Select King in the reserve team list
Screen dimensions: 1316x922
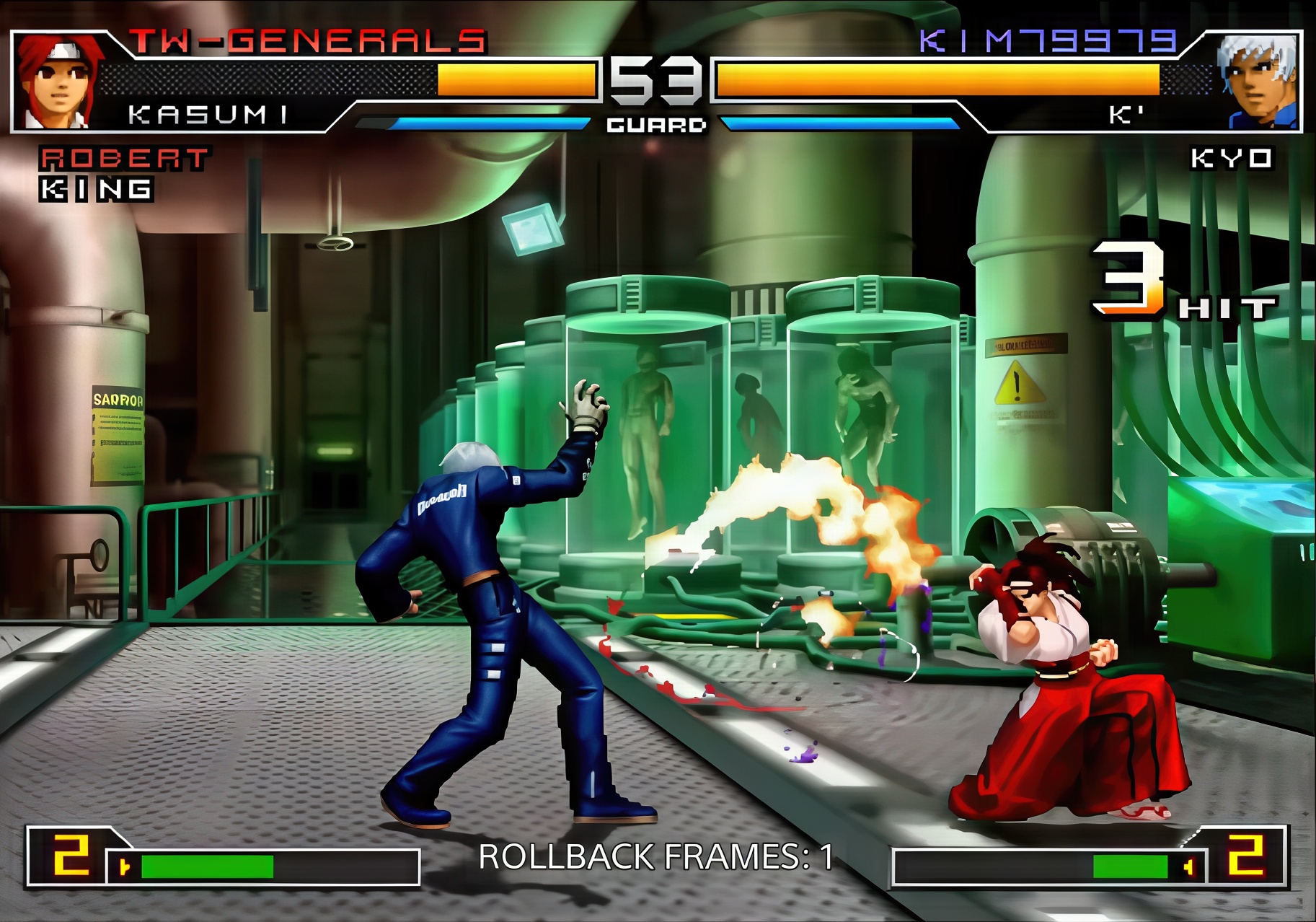pos(96,190)
